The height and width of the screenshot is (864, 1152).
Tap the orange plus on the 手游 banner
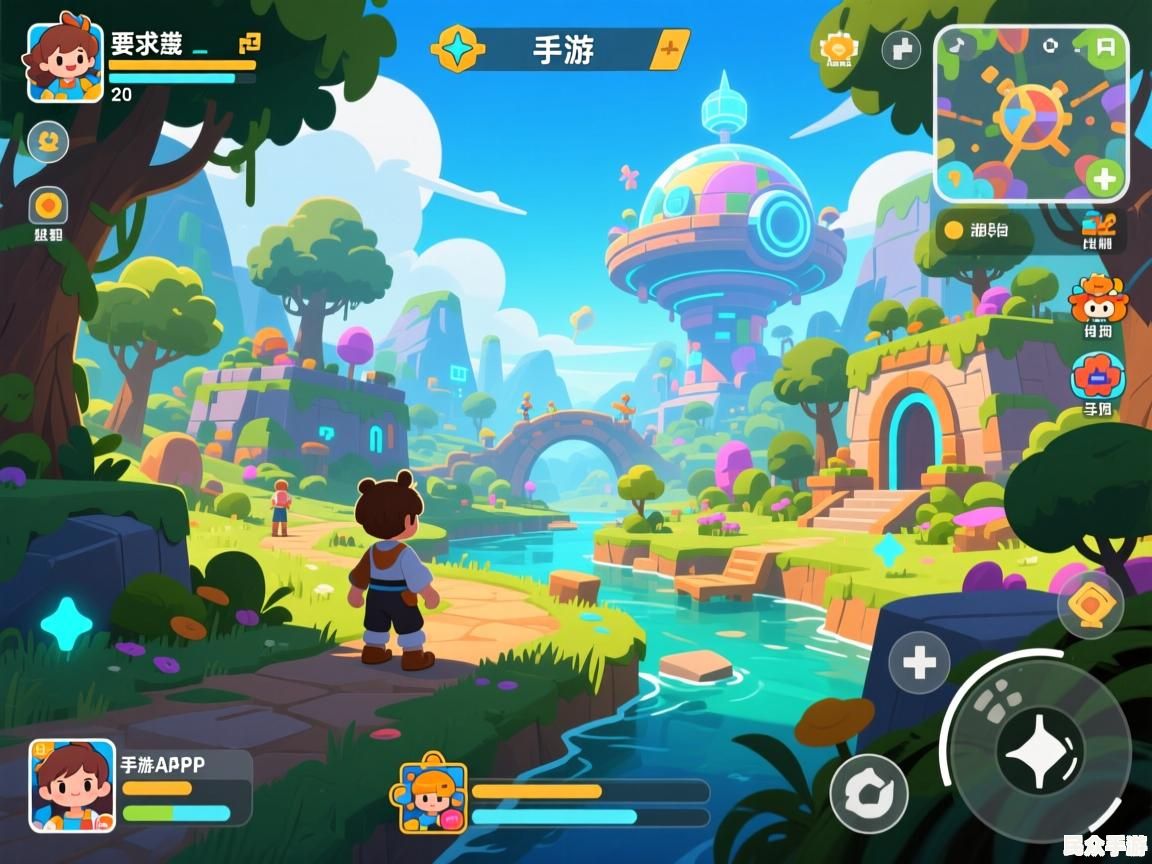point(670,48)
